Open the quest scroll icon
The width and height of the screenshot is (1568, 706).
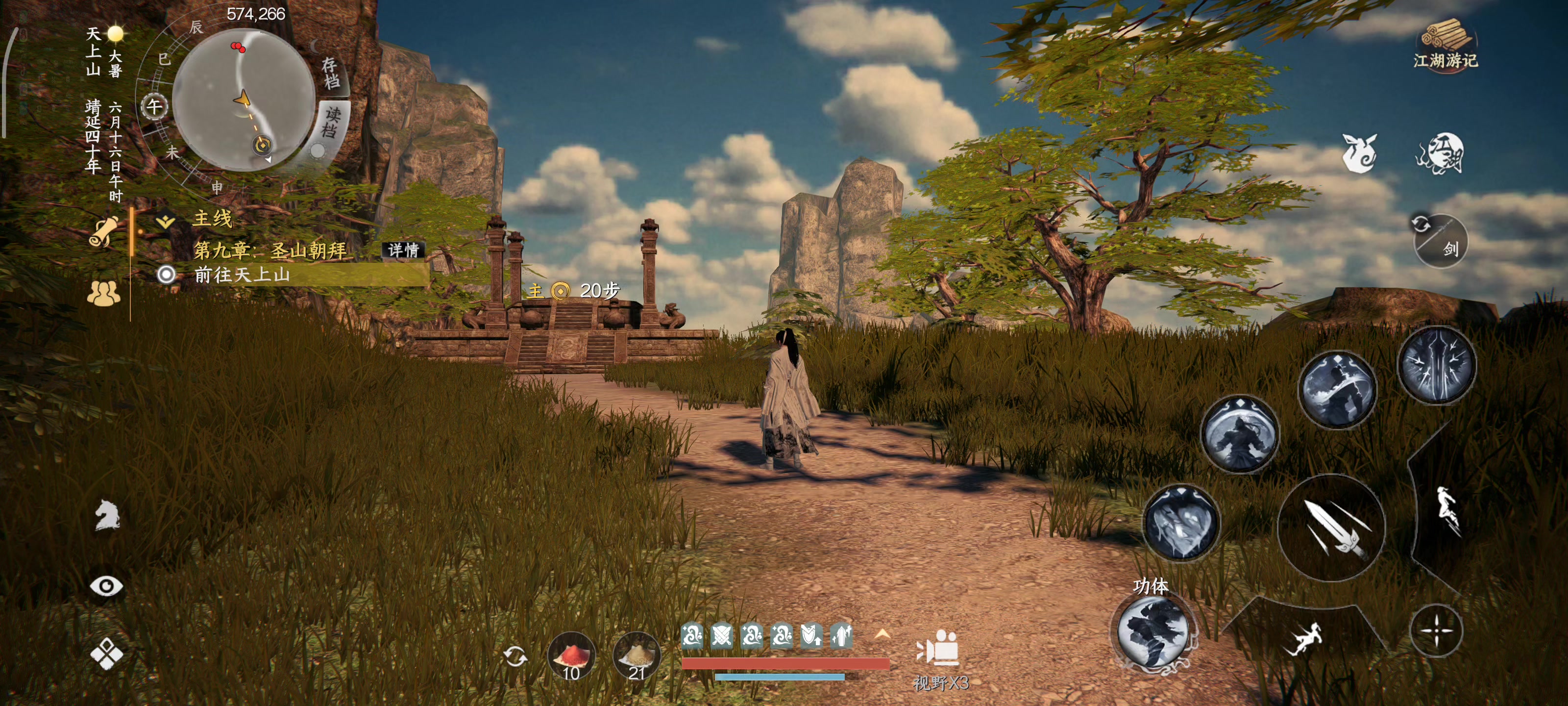pos(105,232)
